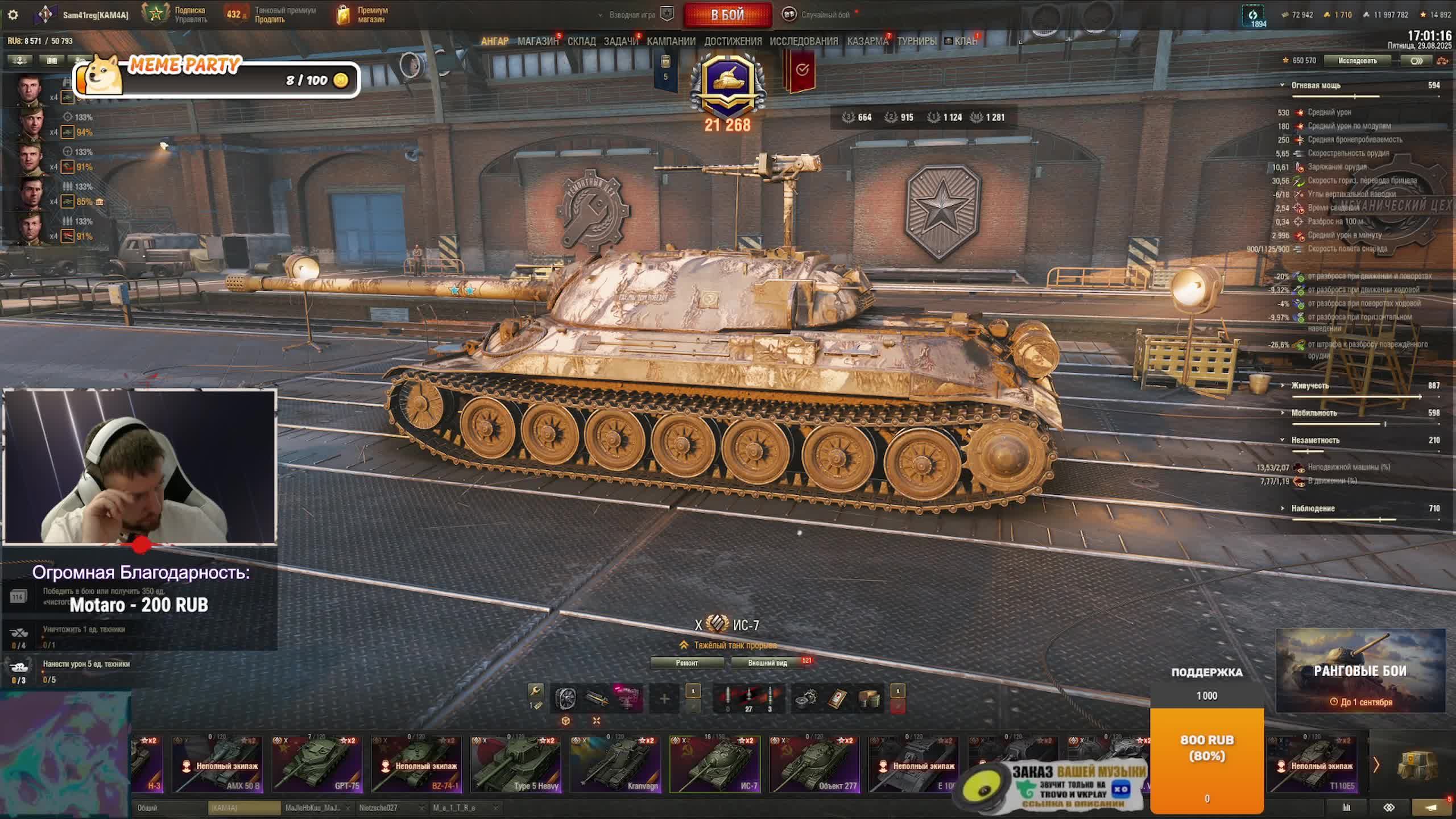Open the ЗАДАЧИ missions tab
The width and height of the screenshot is (1456, 819).
pos(621,42)
